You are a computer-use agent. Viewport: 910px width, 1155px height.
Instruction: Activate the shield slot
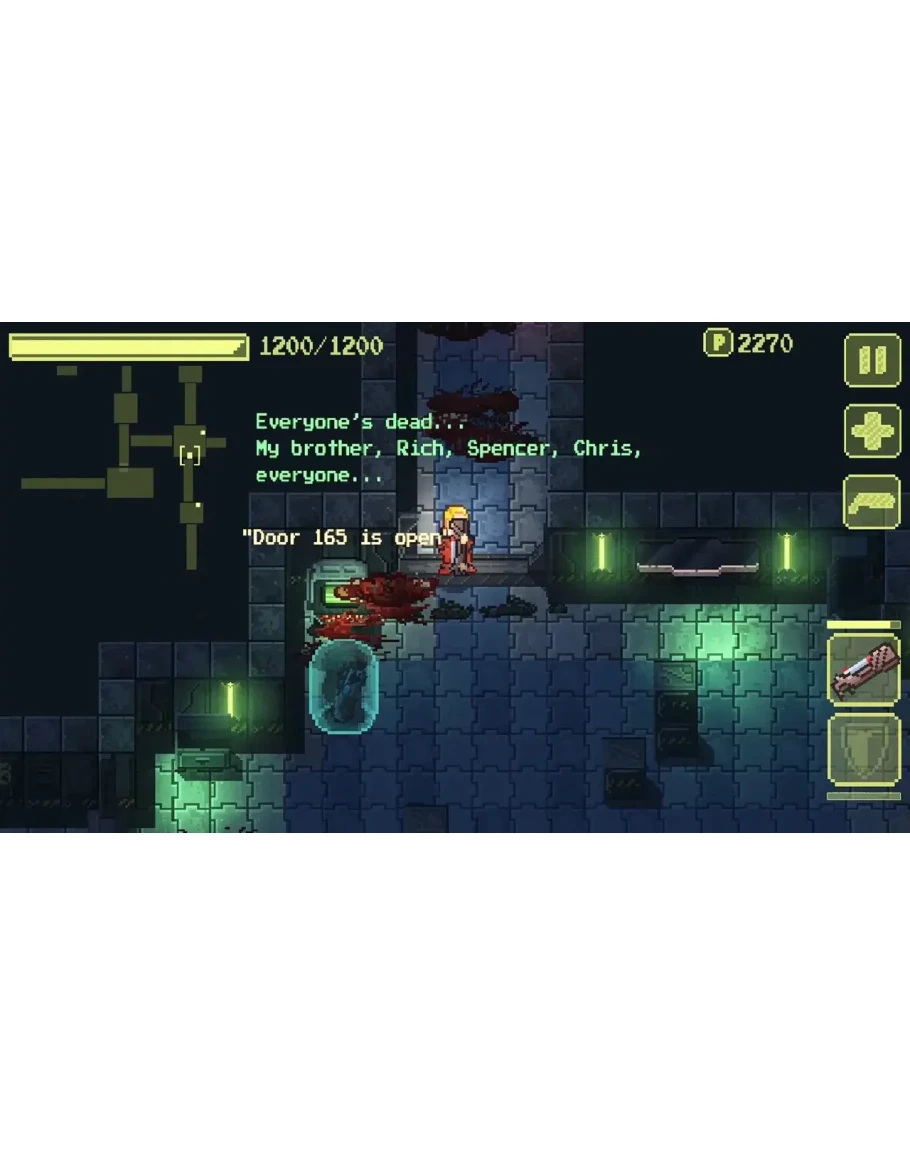(863, 749)
